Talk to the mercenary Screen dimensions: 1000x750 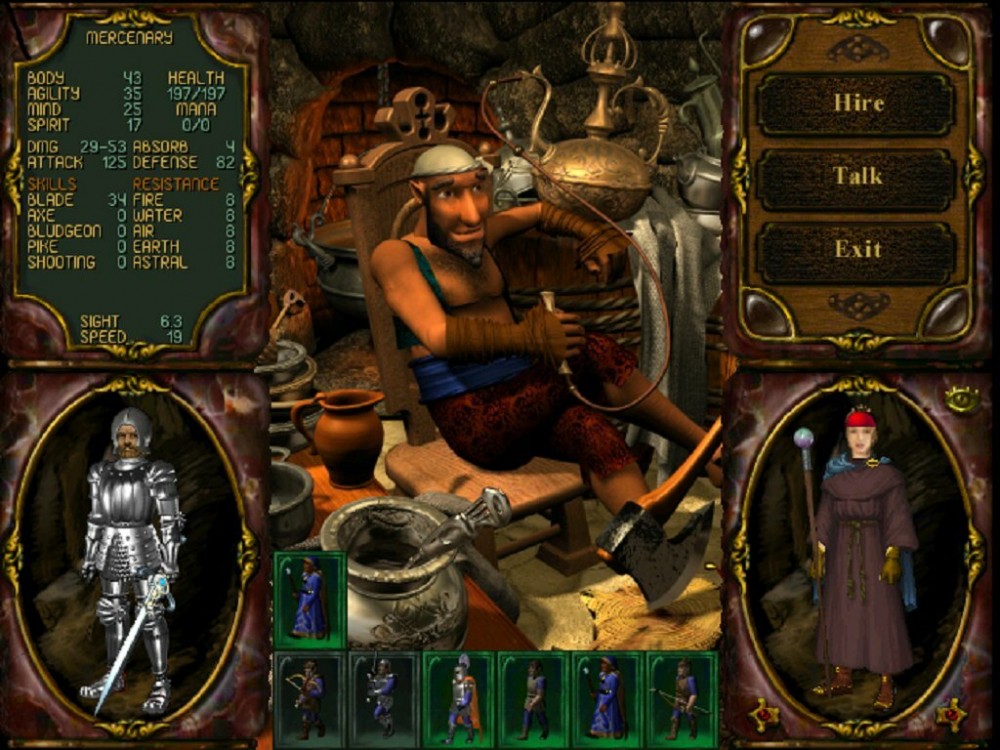[x=857, y=177]
